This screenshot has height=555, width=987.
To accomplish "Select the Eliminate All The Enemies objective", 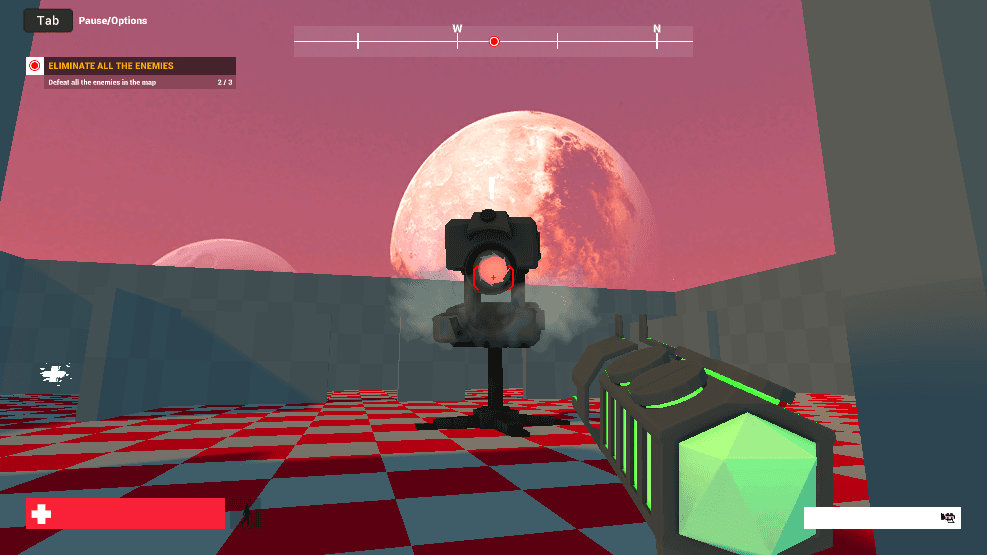I will (x=111, y=66).
